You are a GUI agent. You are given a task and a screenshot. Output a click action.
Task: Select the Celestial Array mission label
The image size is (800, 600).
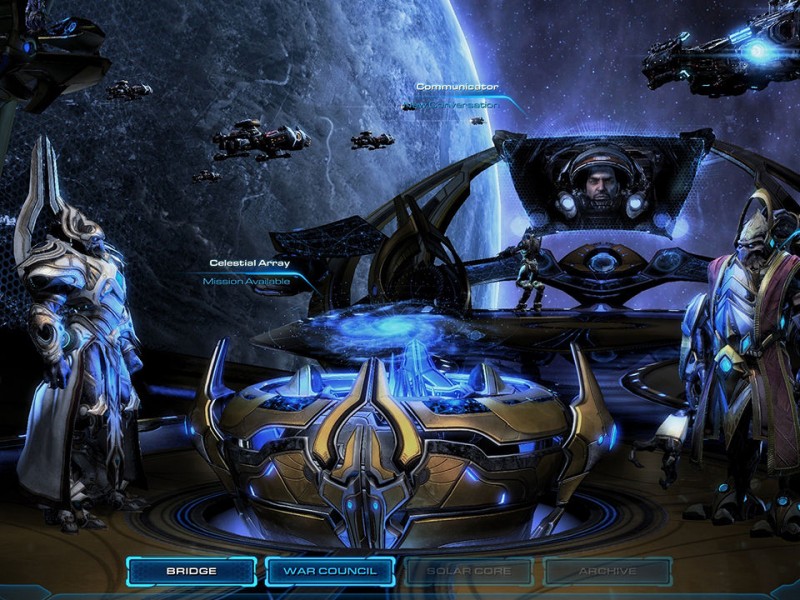(246, 272)
